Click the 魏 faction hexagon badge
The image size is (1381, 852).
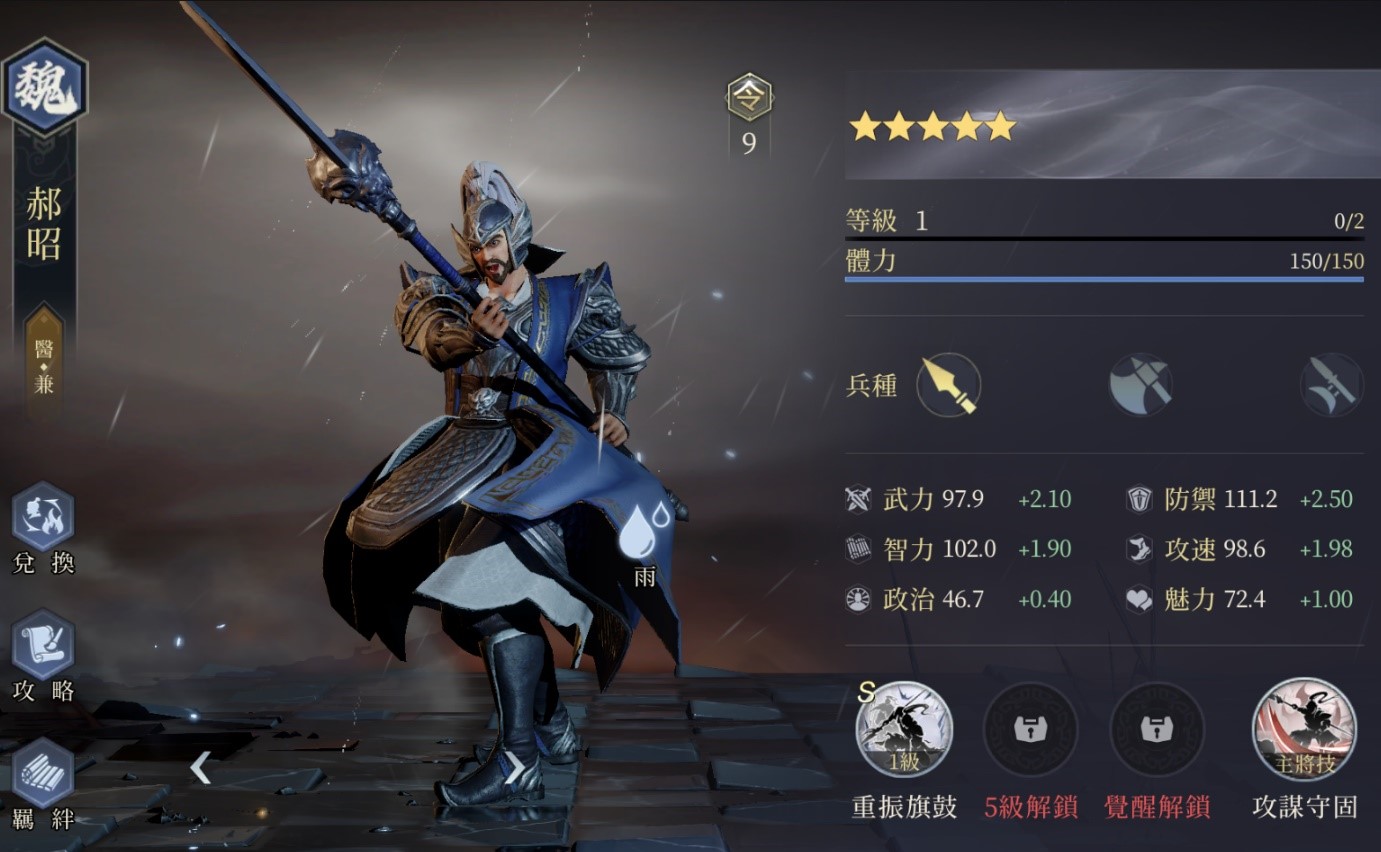(x=45, y=88)
